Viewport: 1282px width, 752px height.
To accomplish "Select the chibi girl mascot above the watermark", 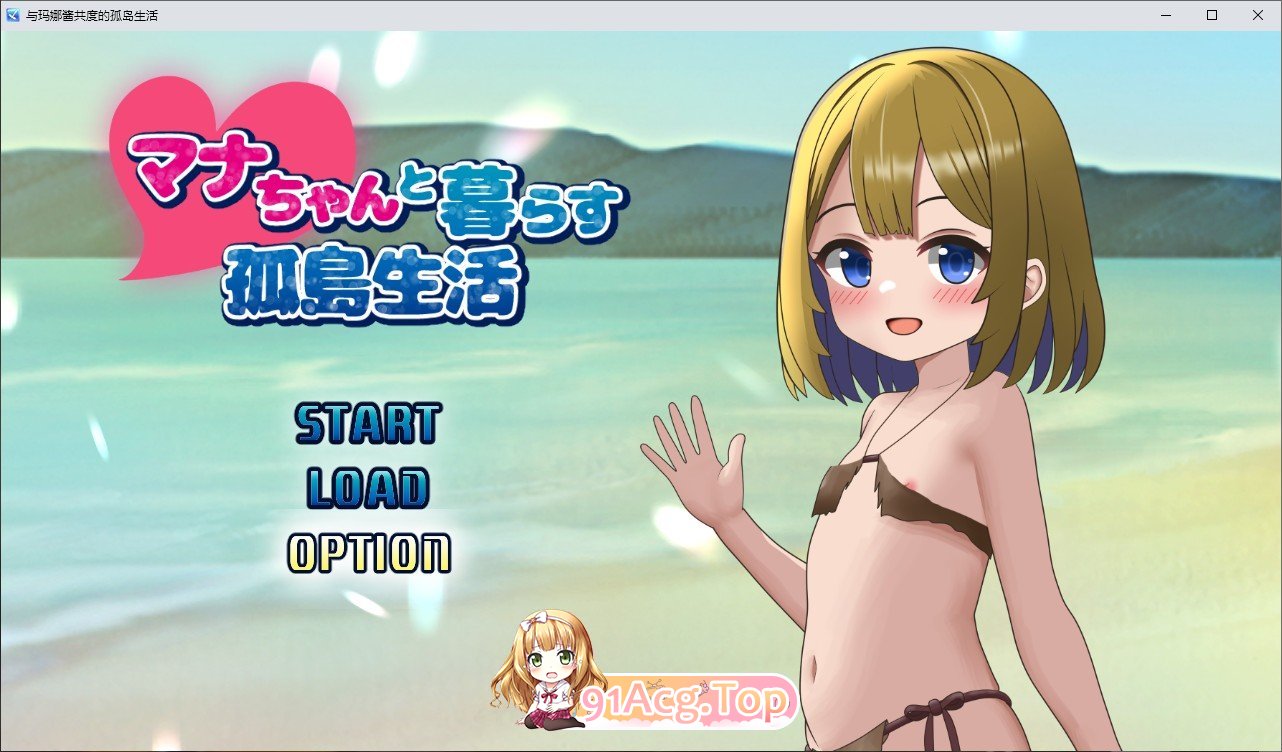I will [x=546, y=670].
